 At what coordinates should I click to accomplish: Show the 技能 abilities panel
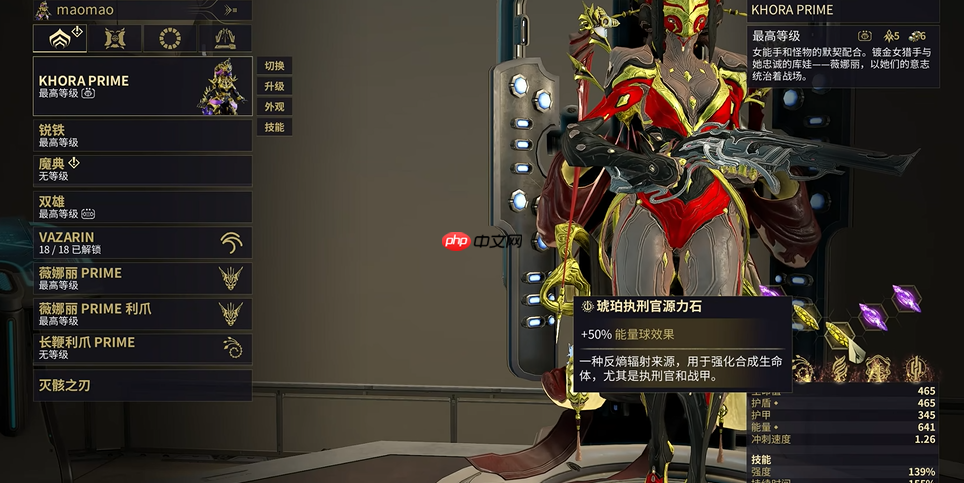pos(274,127)
